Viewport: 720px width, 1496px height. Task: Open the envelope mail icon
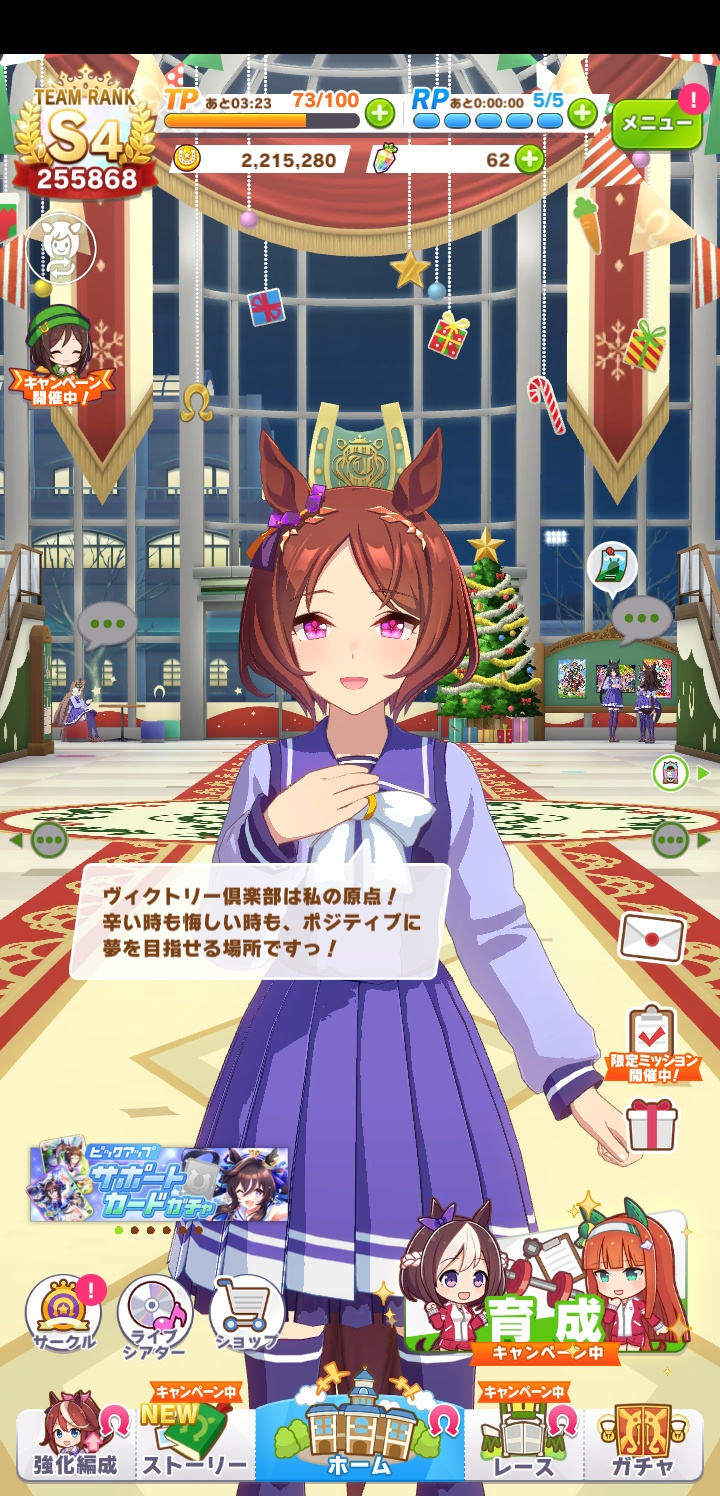(x=652, y=939)
